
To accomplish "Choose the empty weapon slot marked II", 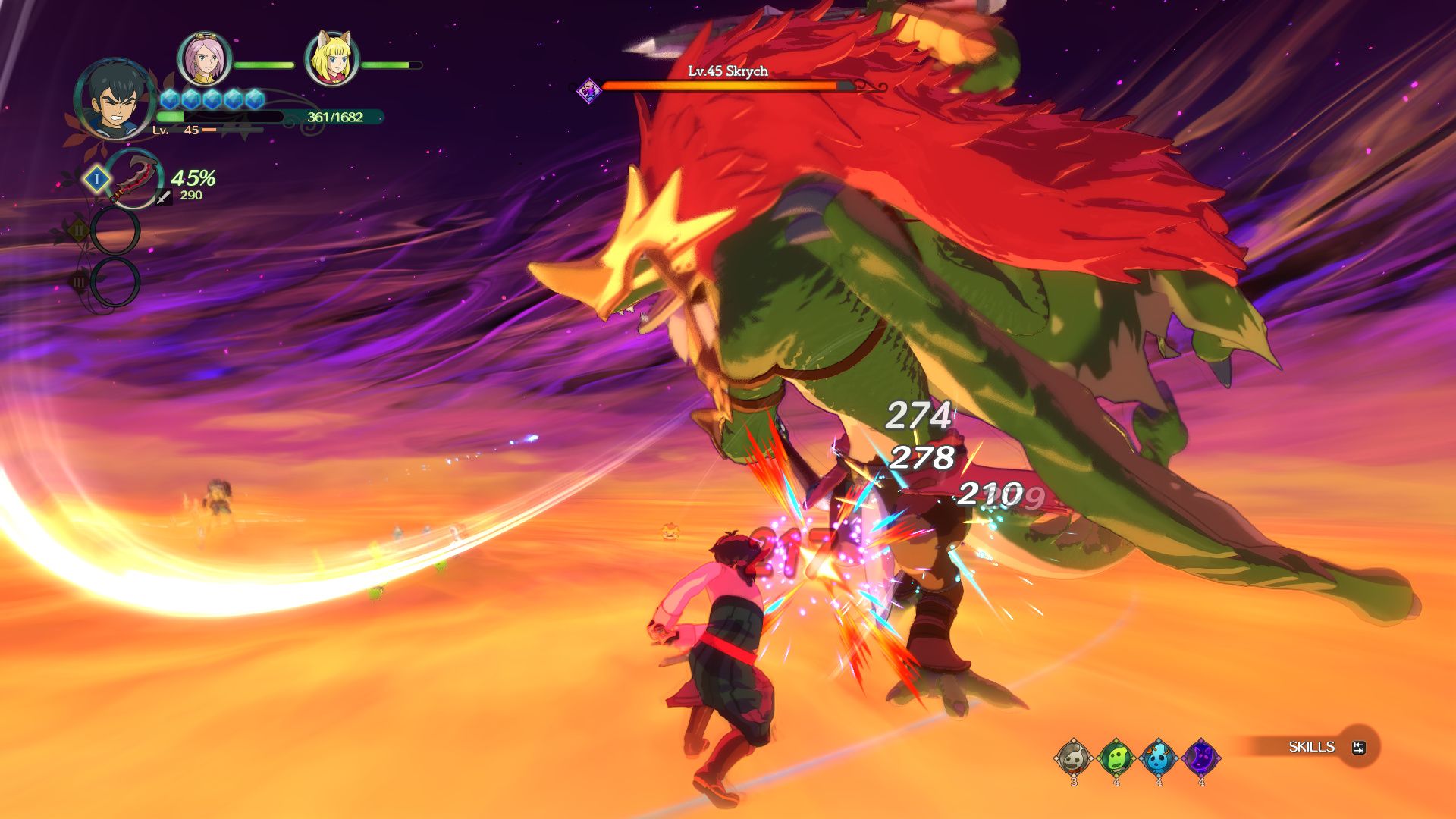I will pos(115,231).
